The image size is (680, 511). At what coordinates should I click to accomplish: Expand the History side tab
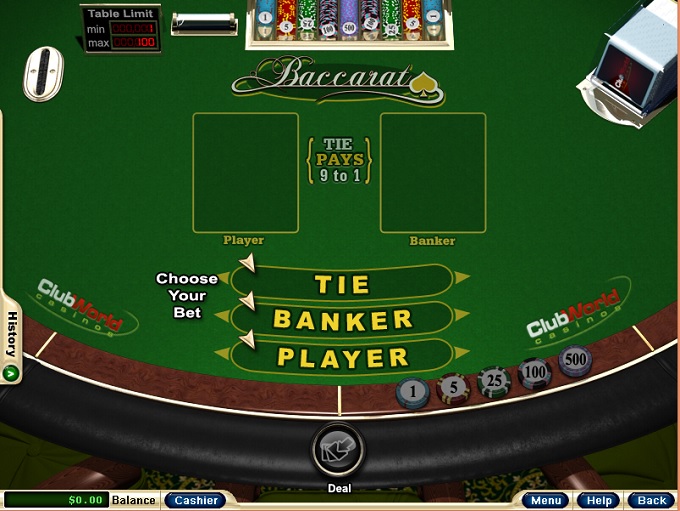click(x=12, y=340)
